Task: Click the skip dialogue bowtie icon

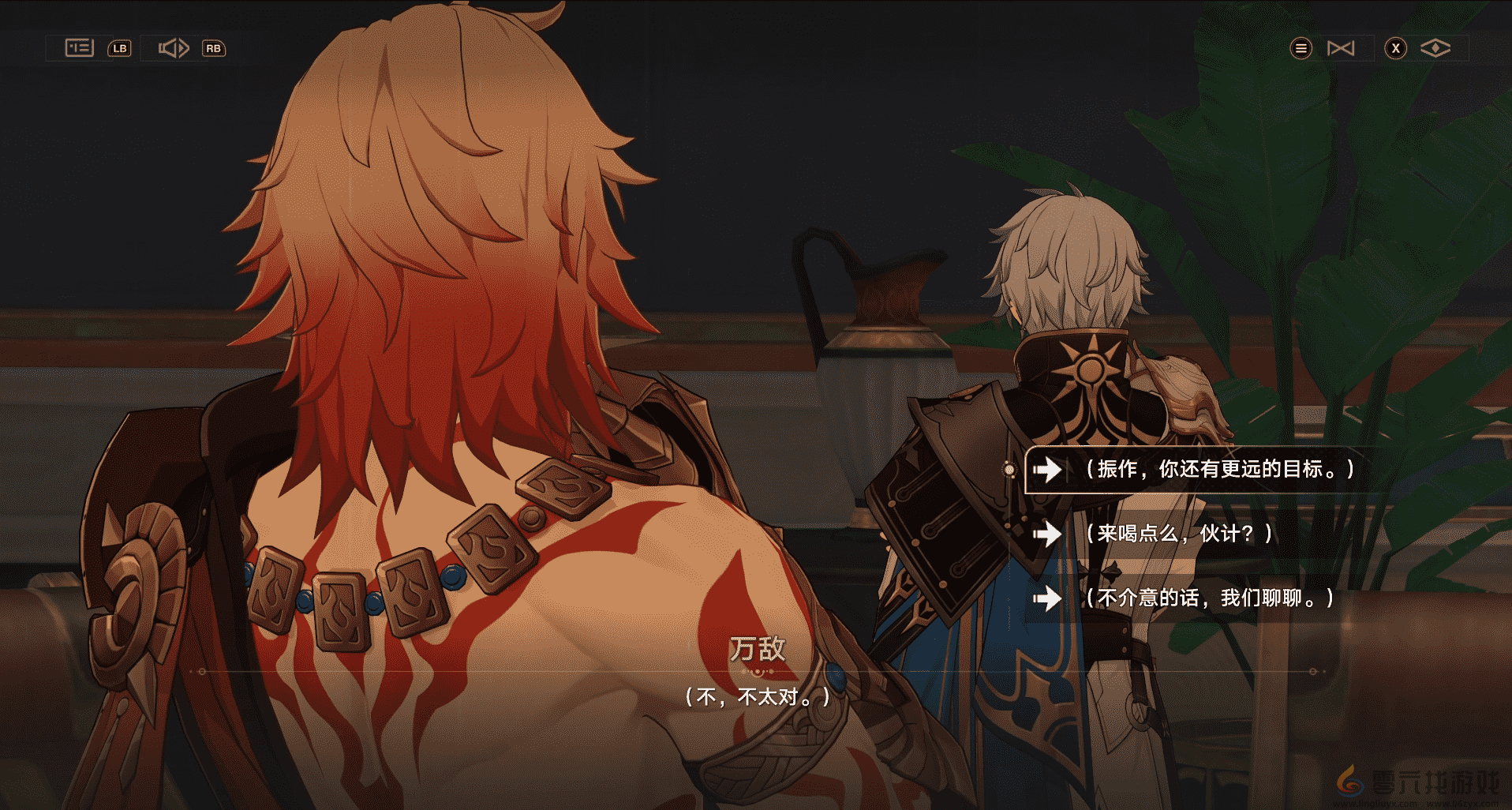Action: [x=1341, y=49]
